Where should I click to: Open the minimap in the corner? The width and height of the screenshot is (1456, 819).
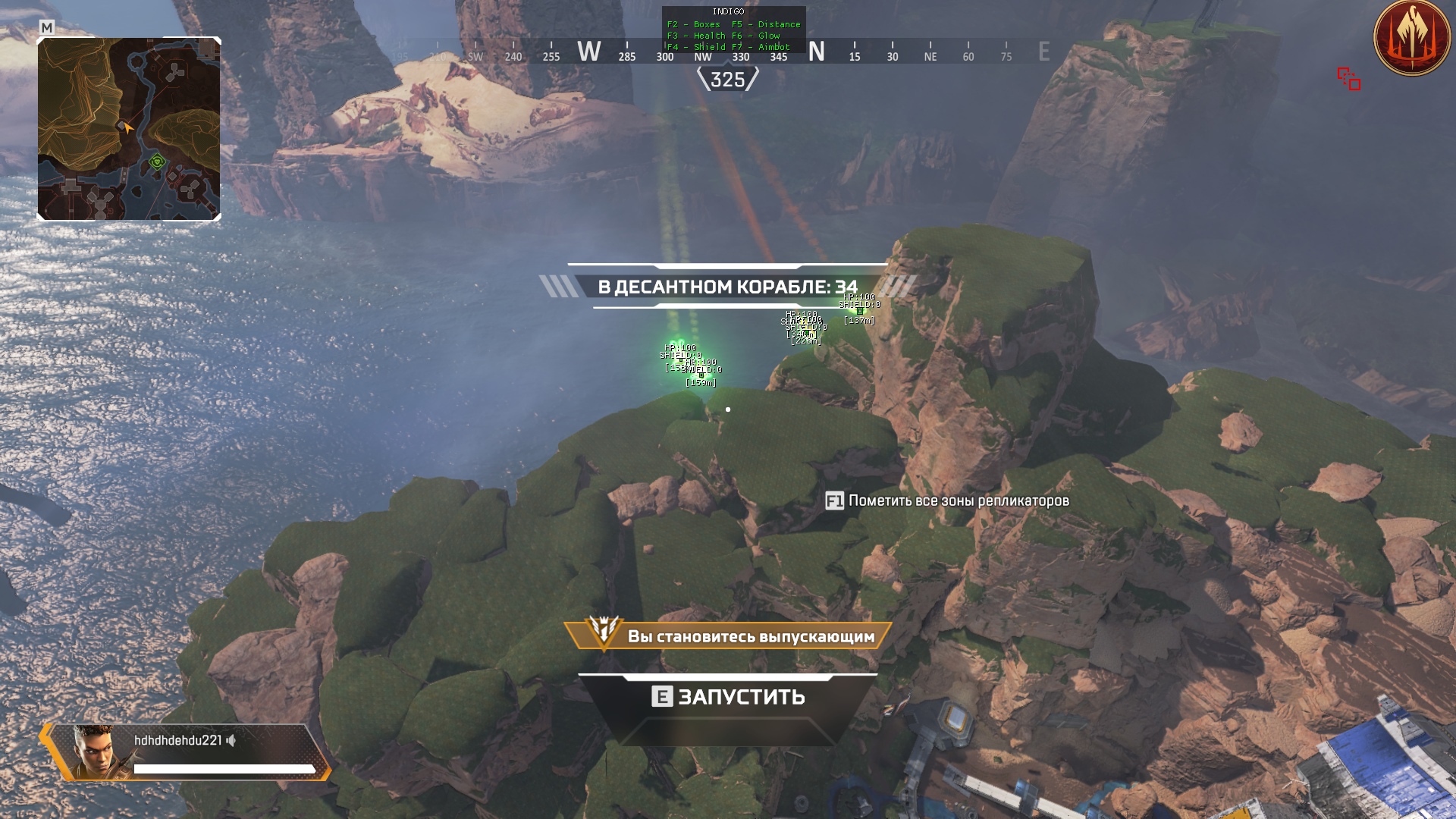(x=129, y=129)
